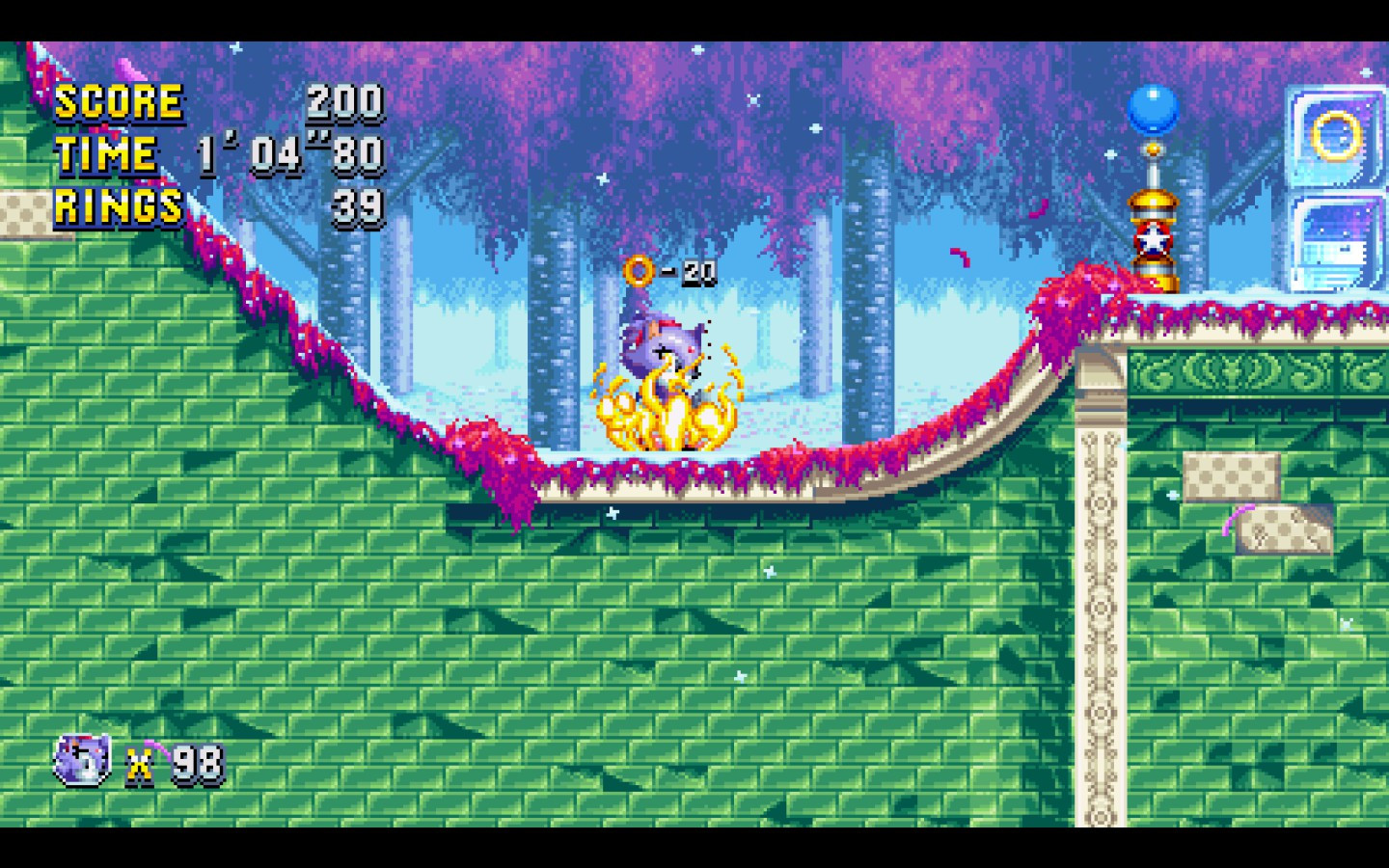Click the lives count 98 at bottom-left
This screenshot has height=868, width=1389.
tap(198, 760)
